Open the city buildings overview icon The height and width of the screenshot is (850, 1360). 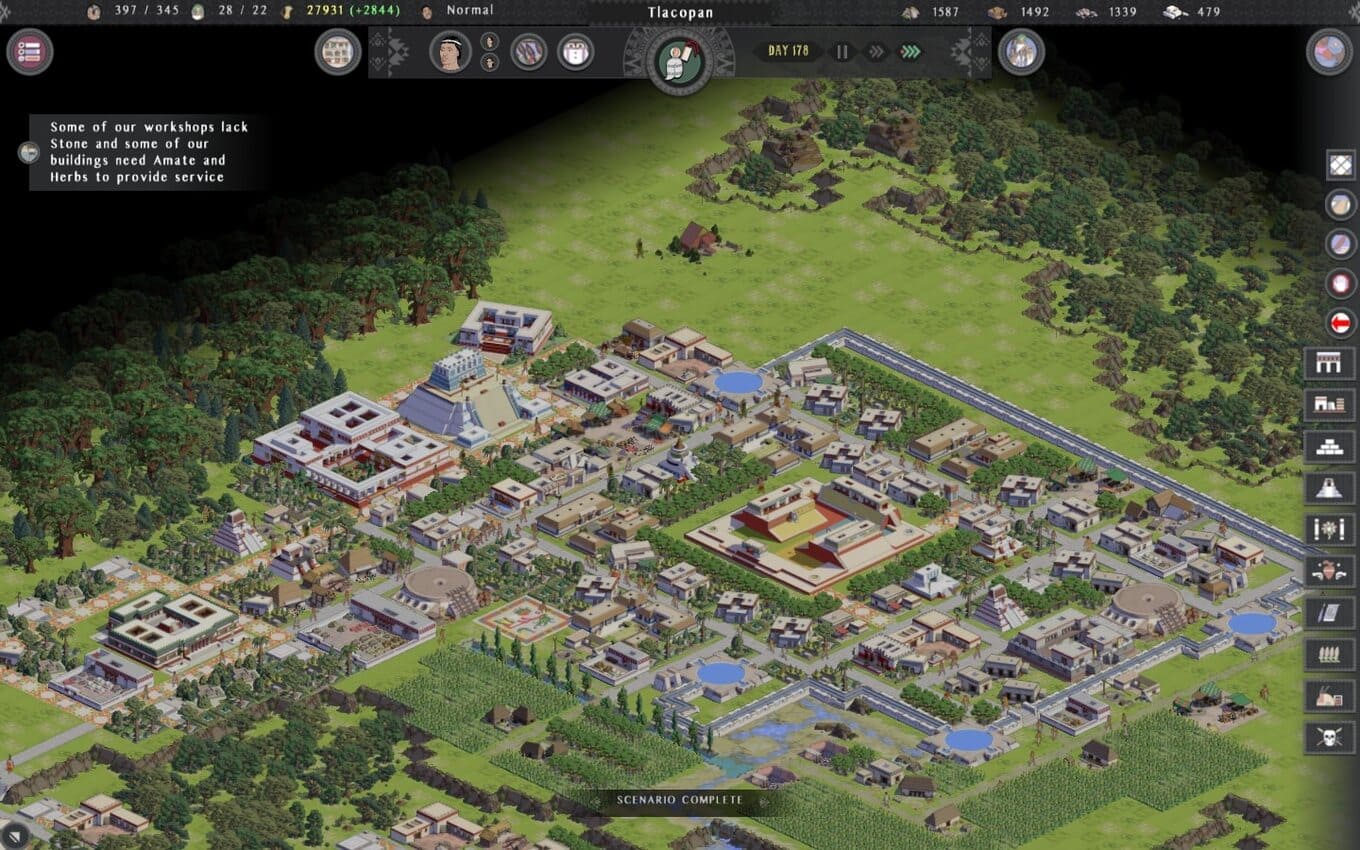[x=338, y=51]
